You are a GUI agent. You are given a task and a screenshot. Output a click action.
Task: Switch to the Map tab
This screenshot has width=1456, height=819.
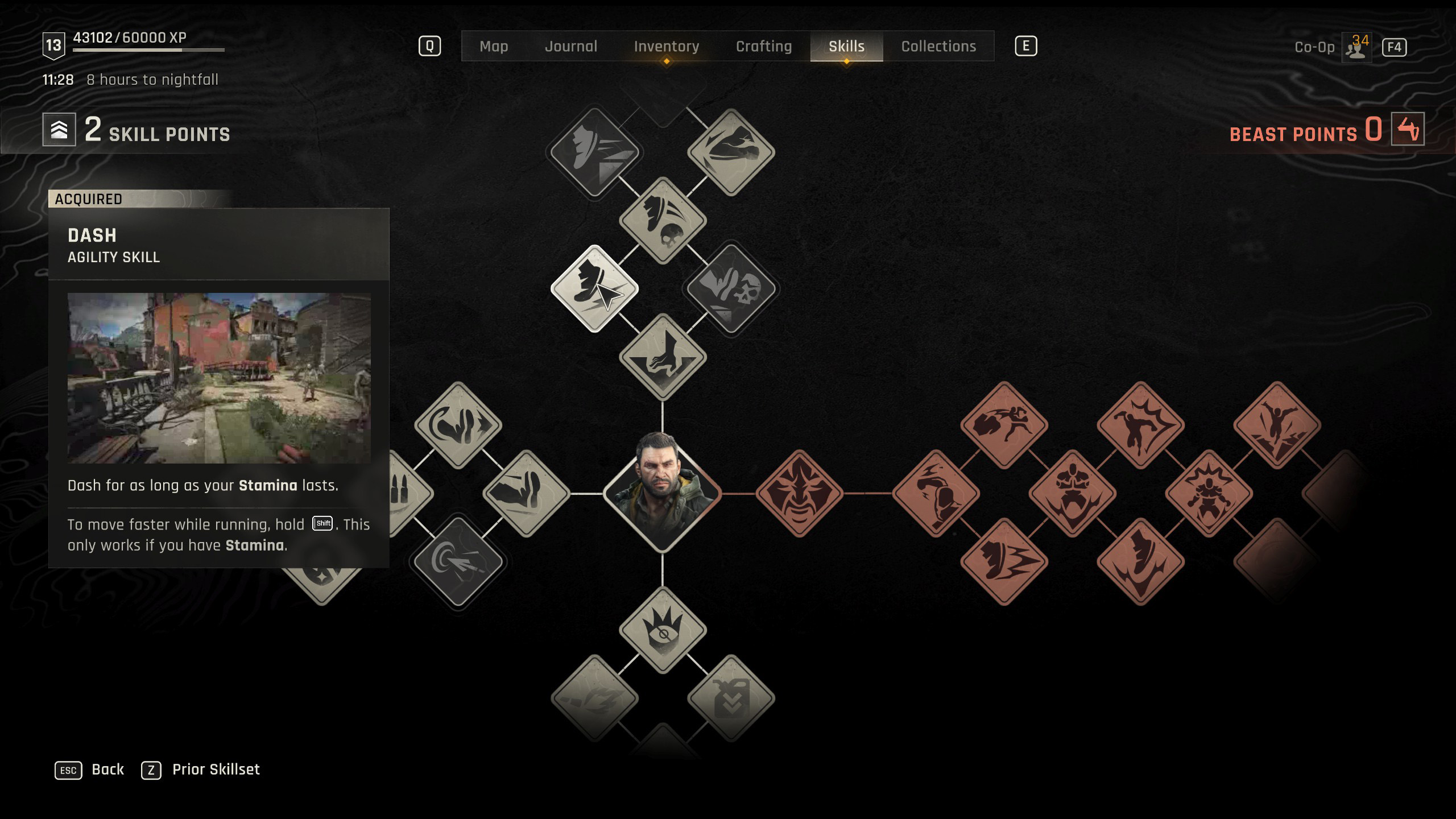pyautogui.click(x=494, y=46)
